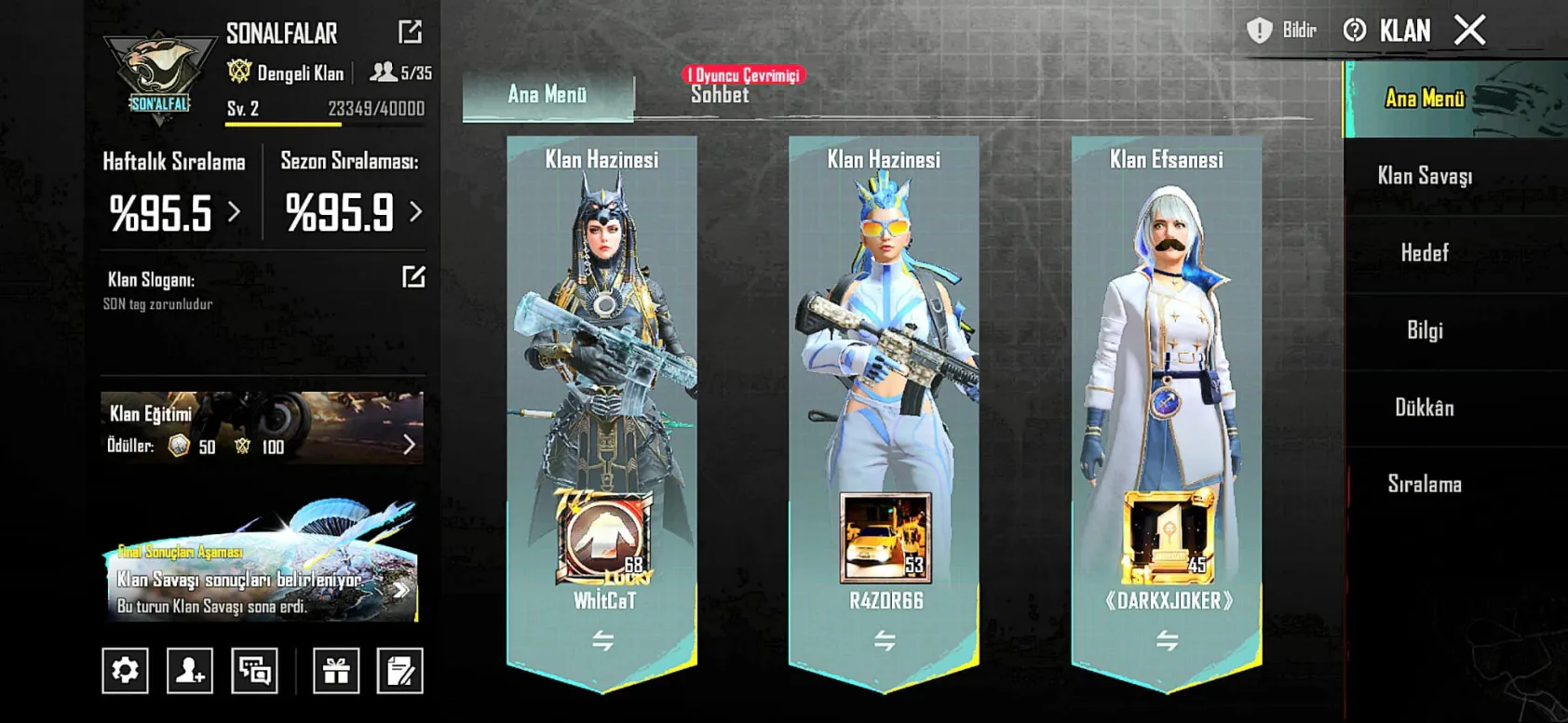Select the Bilgi menu entry
The height and width of the screenshot is (723, 1568).
pos(1424,330)
